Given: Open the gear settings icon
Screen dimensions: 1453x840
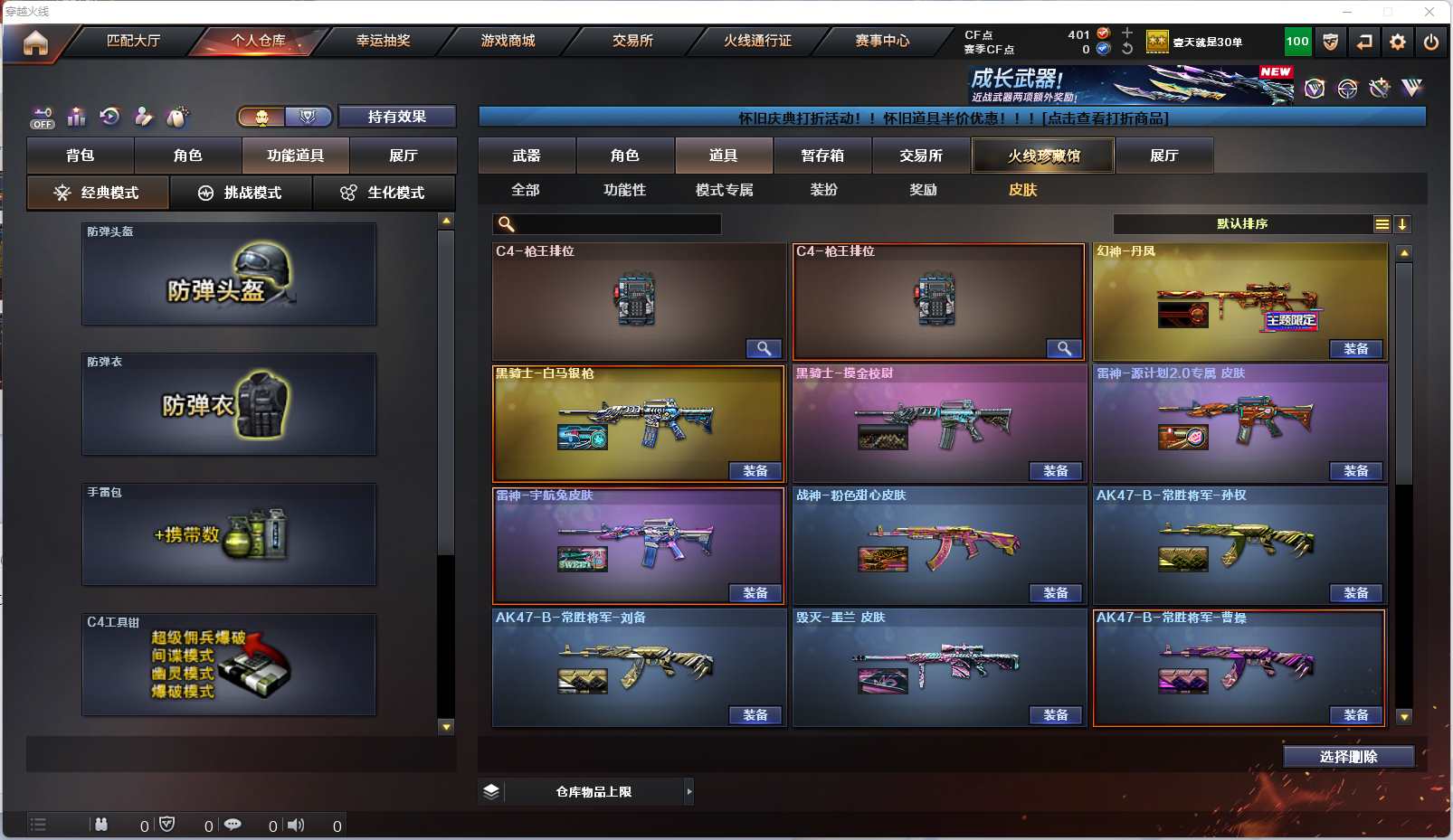Looking at the screenshot, I should [1398, 42].
